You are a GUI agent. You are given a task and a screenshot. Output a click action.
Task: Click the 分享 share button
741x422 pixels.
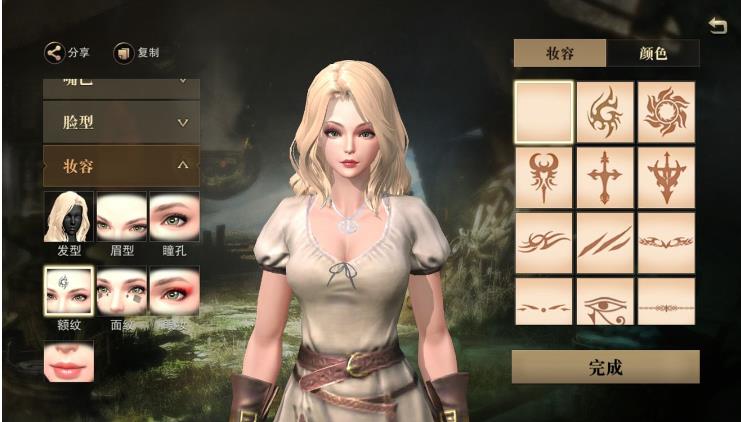tap(67, 52)
